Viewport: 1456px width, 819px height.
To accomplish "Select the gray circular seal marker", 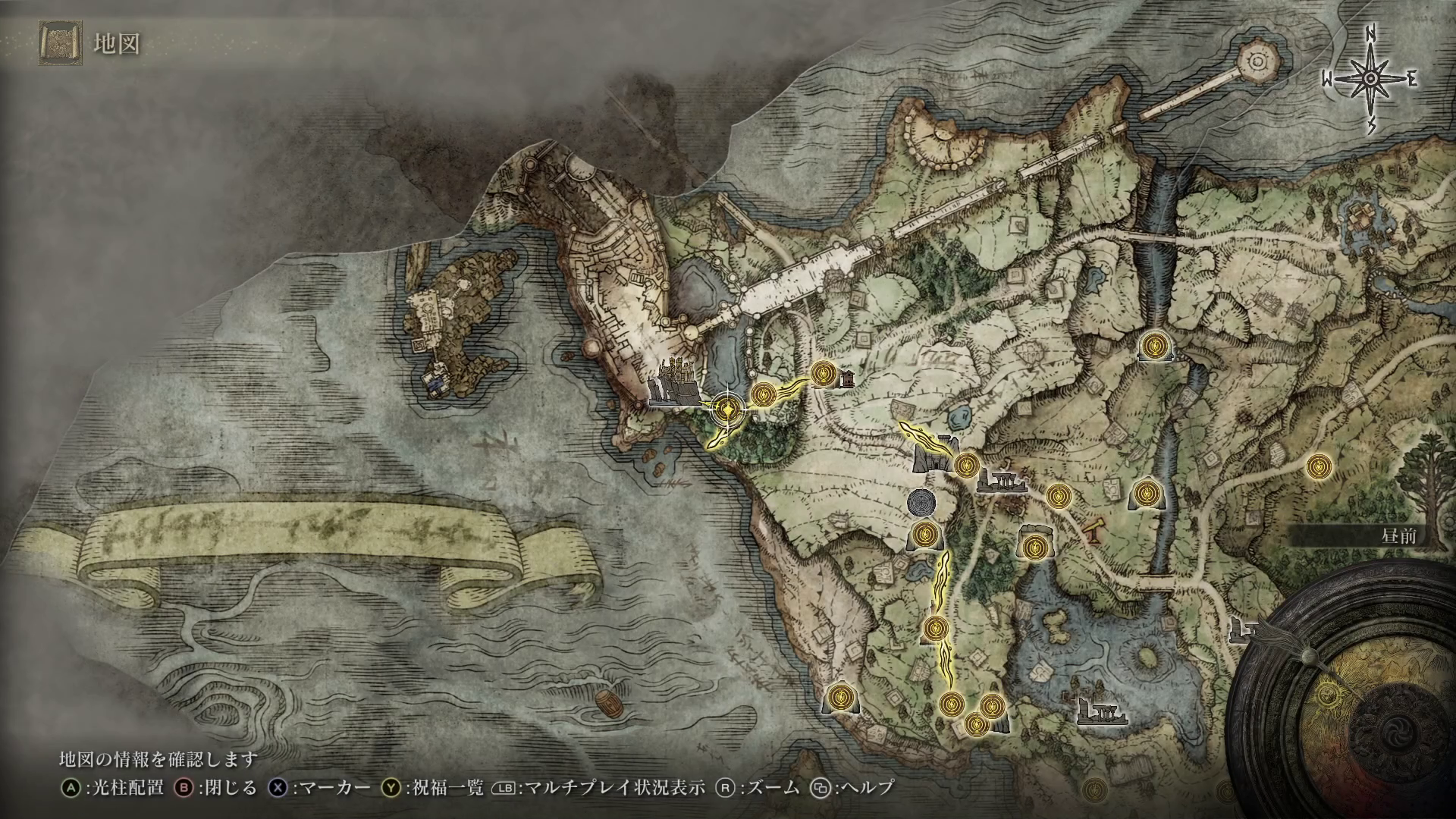I will tap(921, 502).
